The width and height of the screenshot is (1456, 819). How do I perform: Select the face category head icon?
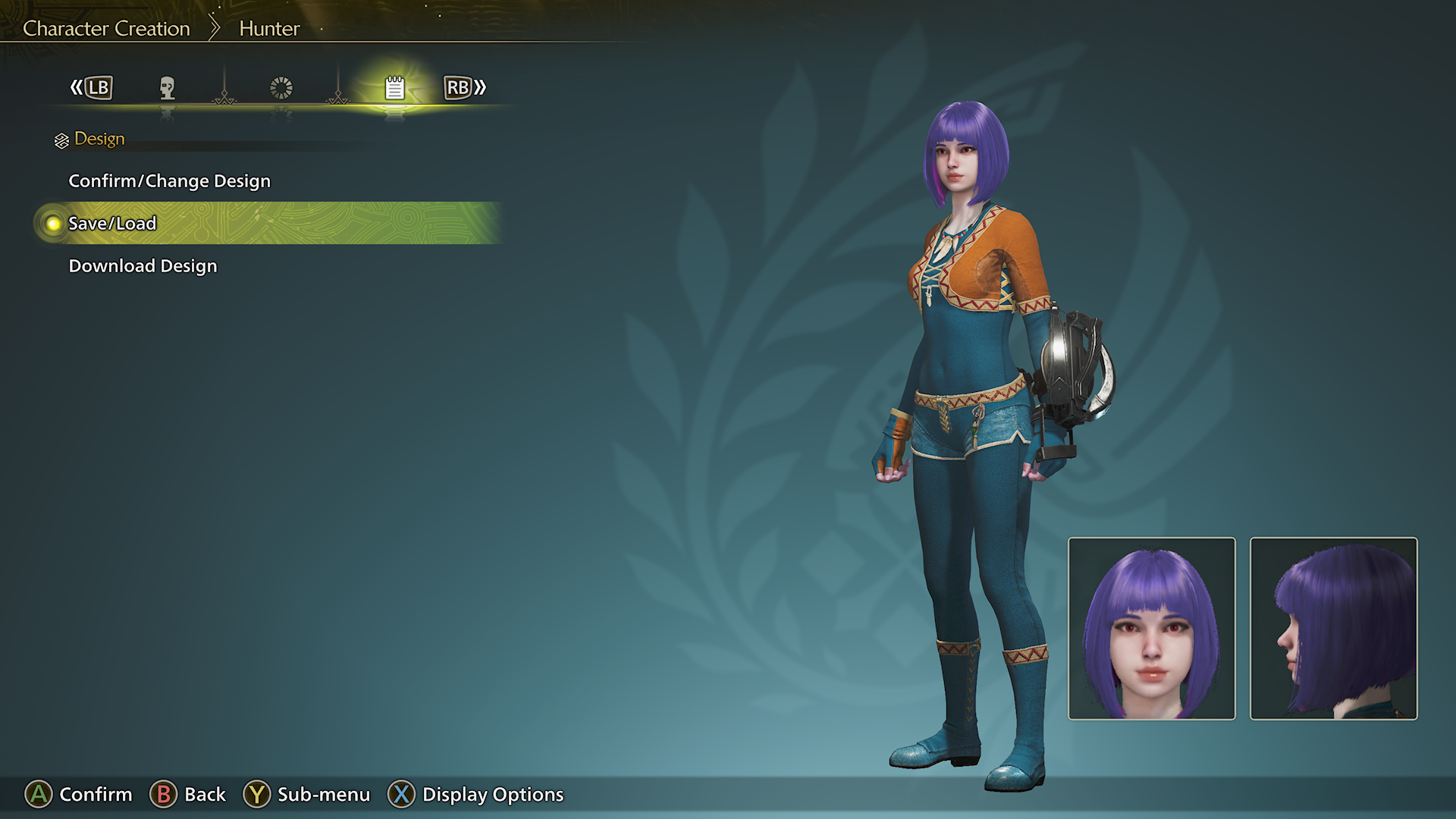(x=167, y=87)
